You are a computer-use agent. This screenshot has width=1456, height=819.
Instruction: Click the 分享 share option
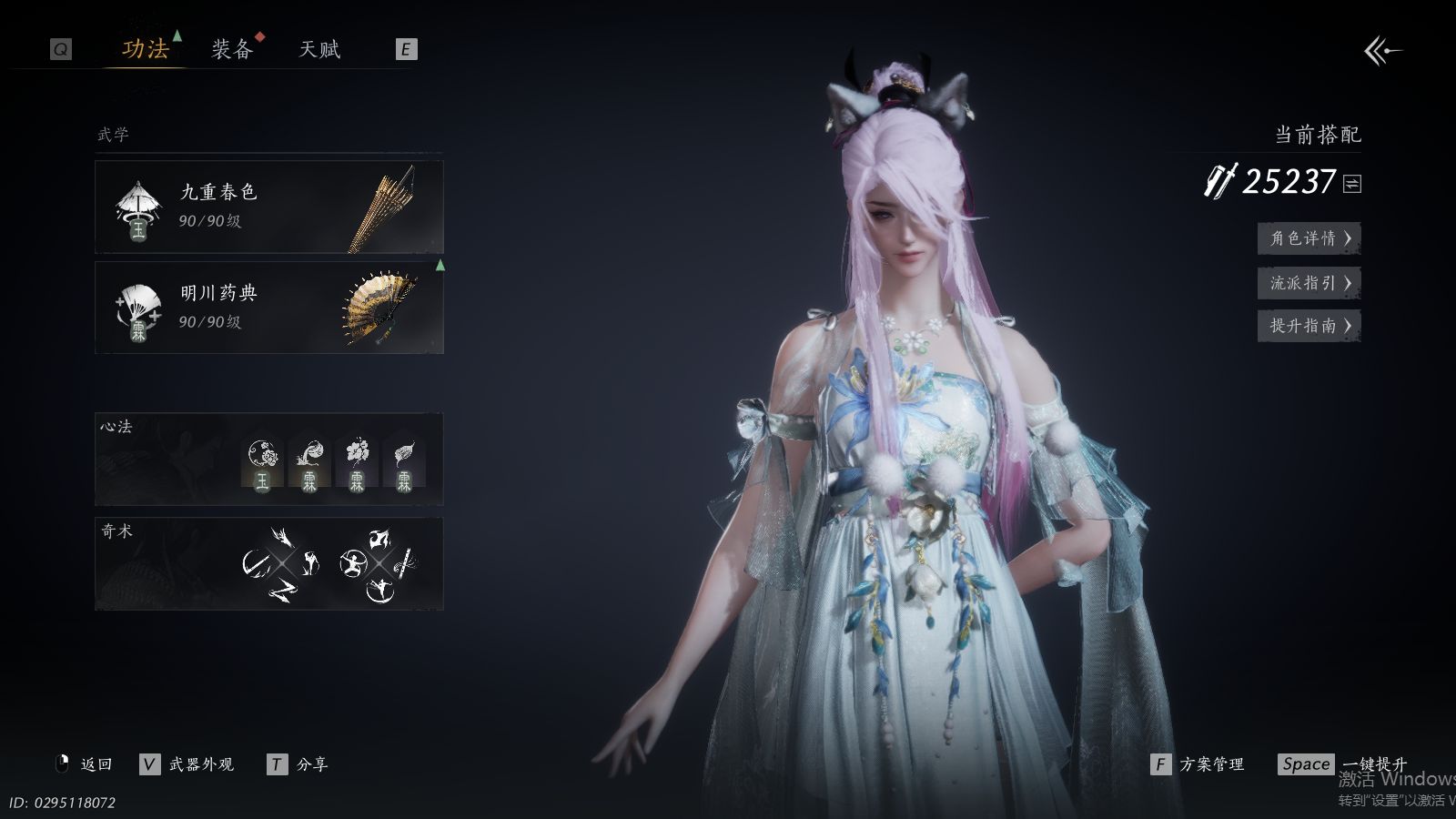click(x=298, y=764)
